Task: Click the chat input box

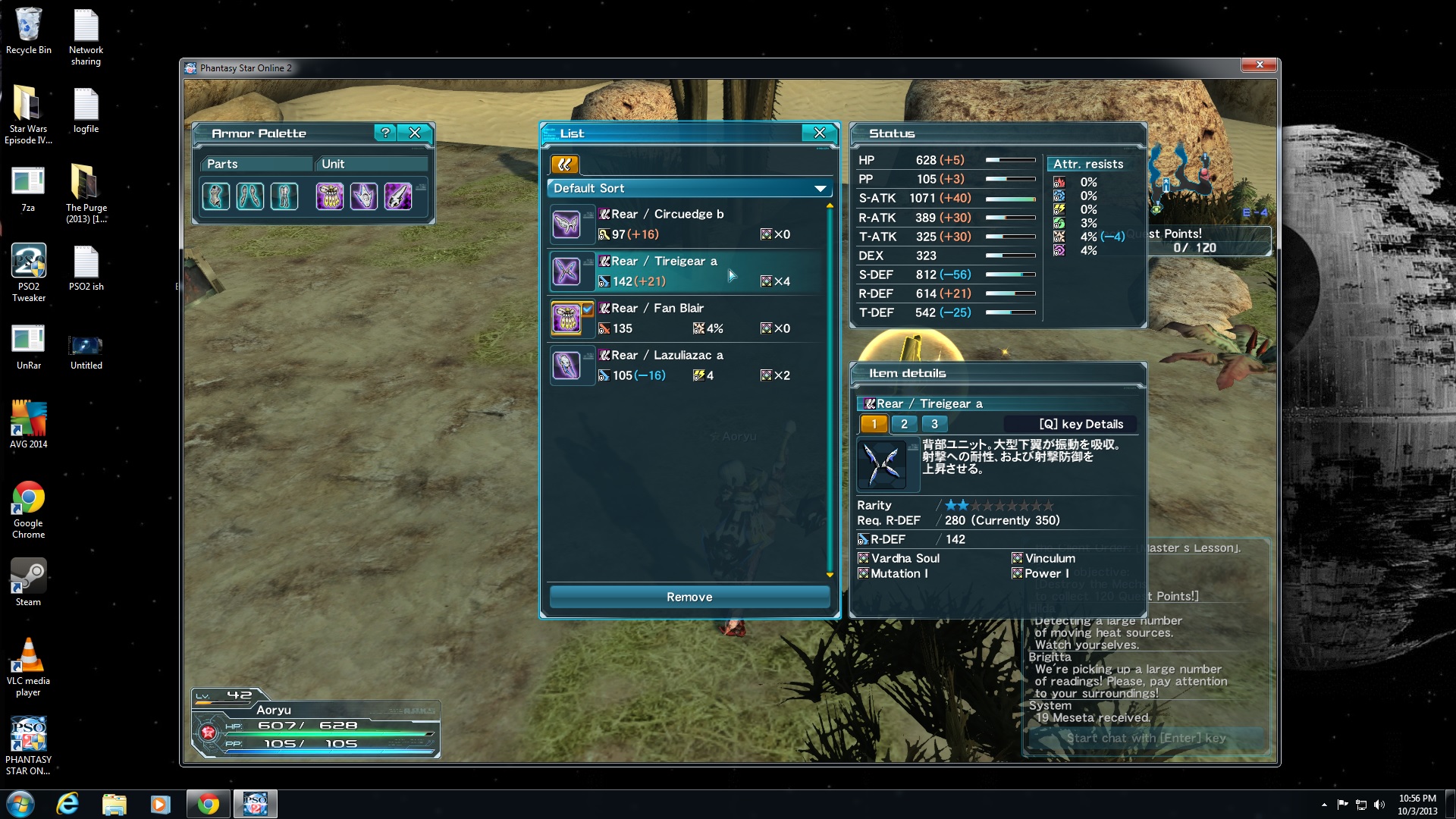Action: (x=1145, y=738)
